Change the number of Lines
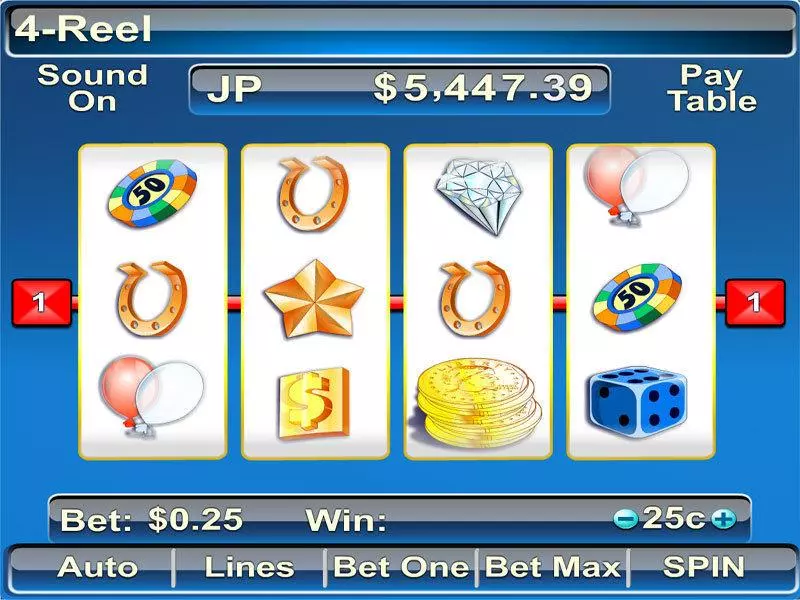This screenshot has width=800, height=600. point(249,567)
